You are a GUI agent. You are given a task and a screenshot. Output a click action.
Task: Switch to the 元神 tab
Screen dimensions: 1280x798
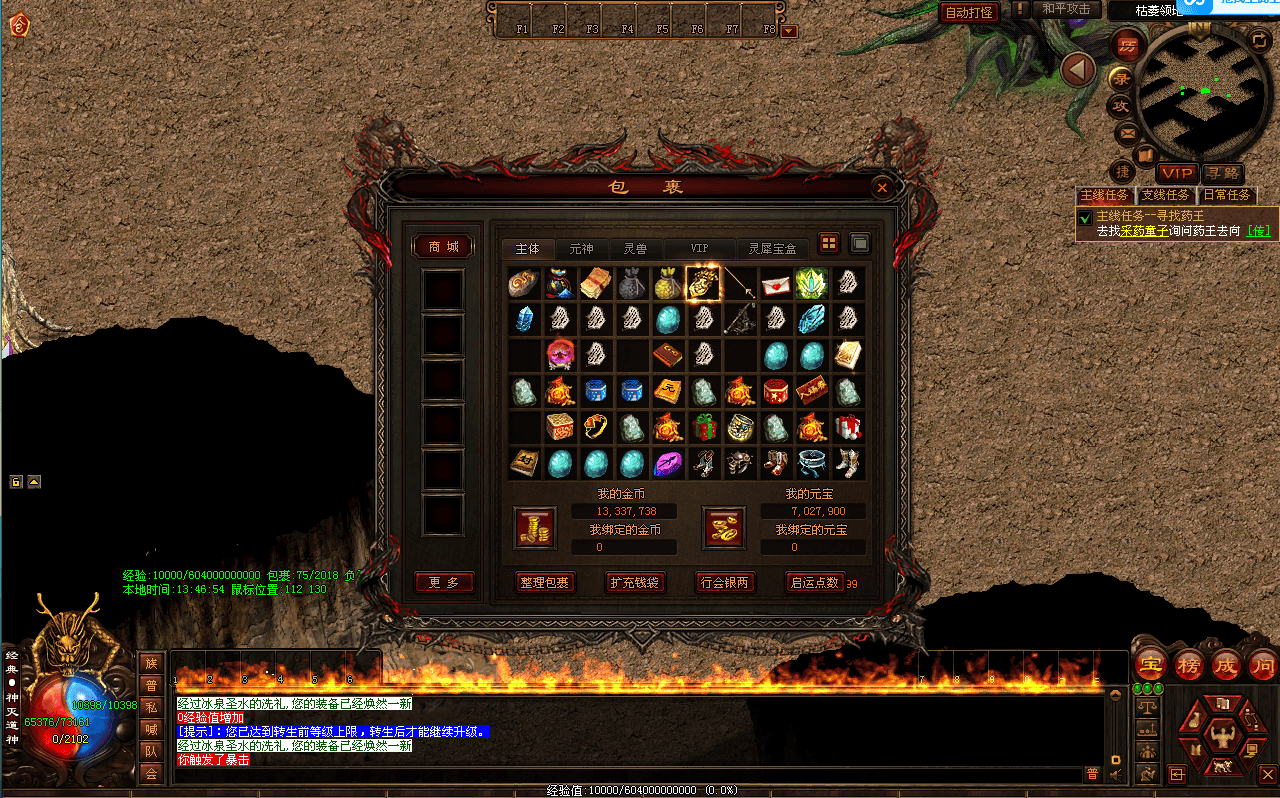(581, 248)
